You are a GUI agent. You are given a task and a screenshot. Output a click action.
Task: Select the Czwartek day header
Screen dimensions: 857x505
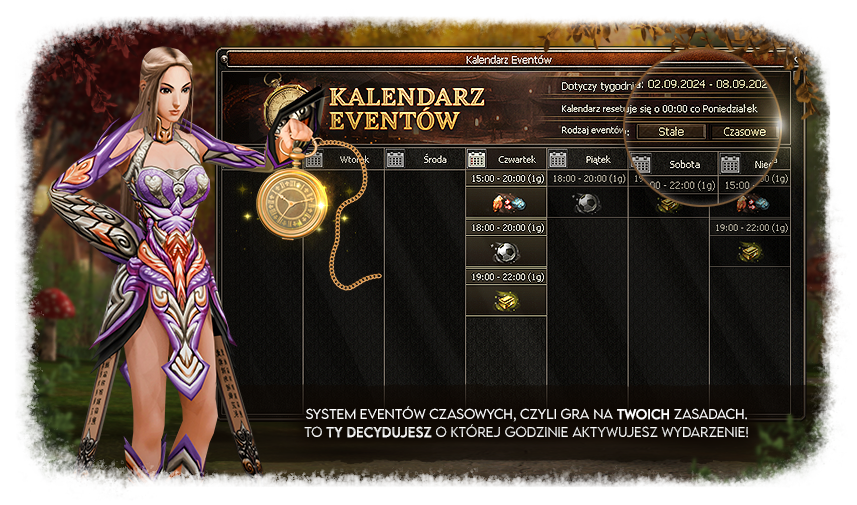click(x=506, y=159)
